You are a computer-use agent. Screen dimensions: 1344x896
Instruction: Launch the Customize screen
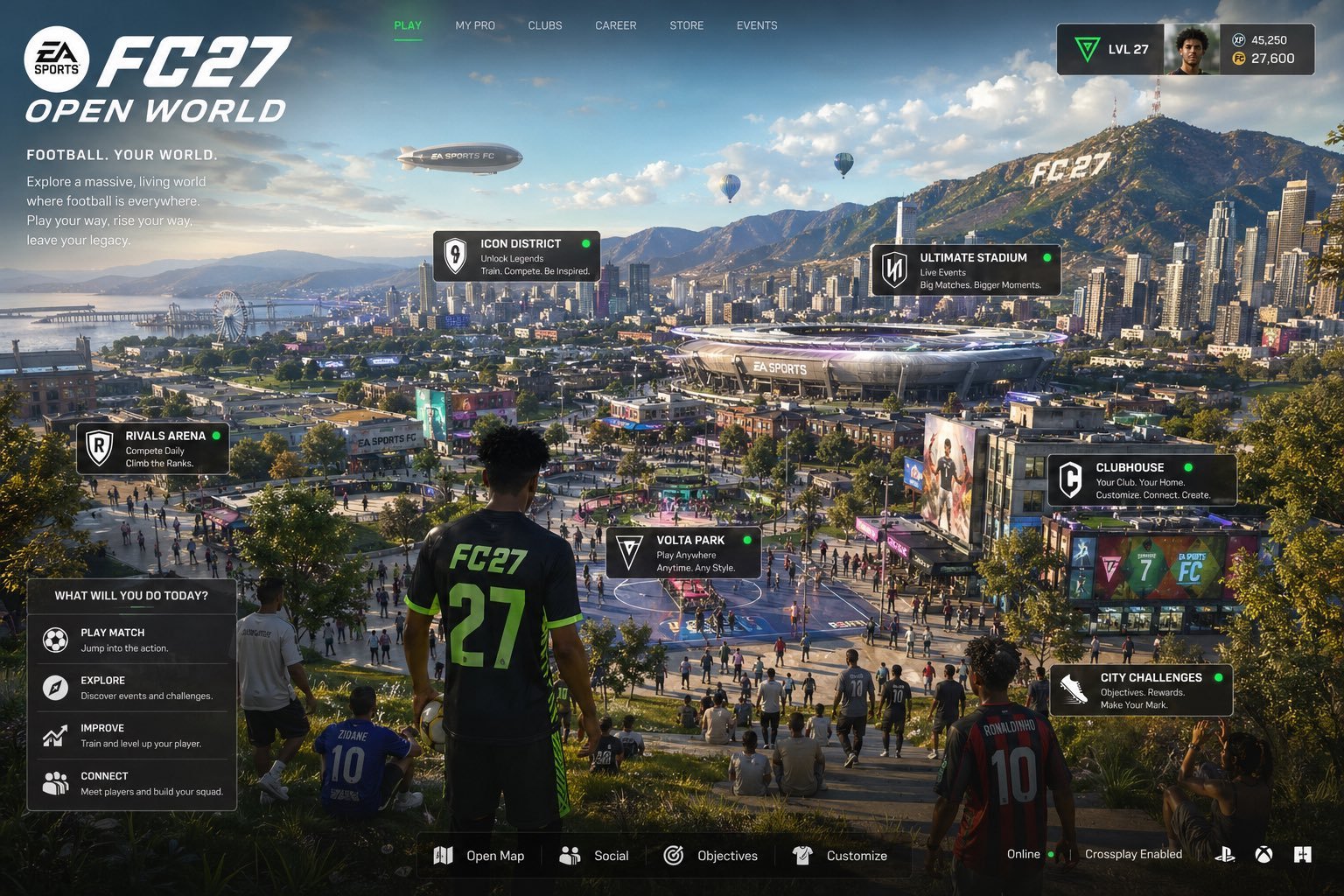pyautogui.click(x=840, y=856)
